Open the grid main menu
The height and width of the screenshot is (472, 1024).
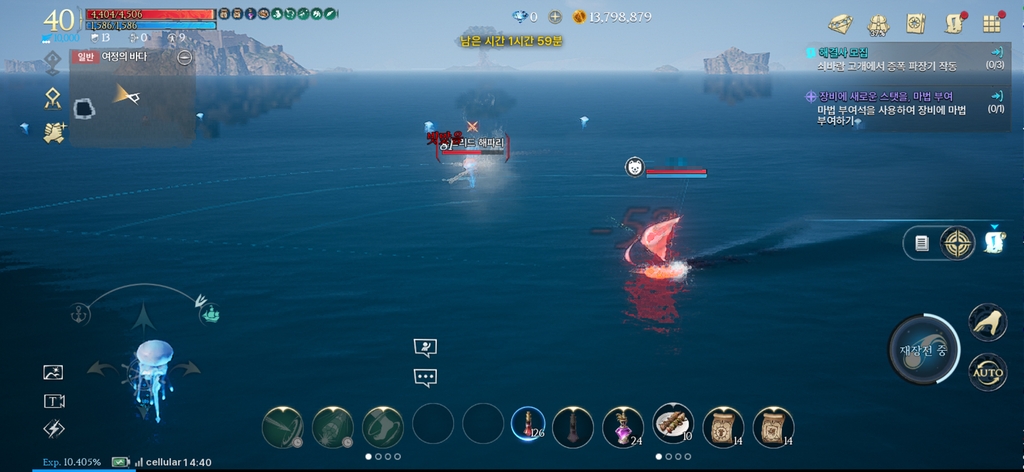coord(992,23)
